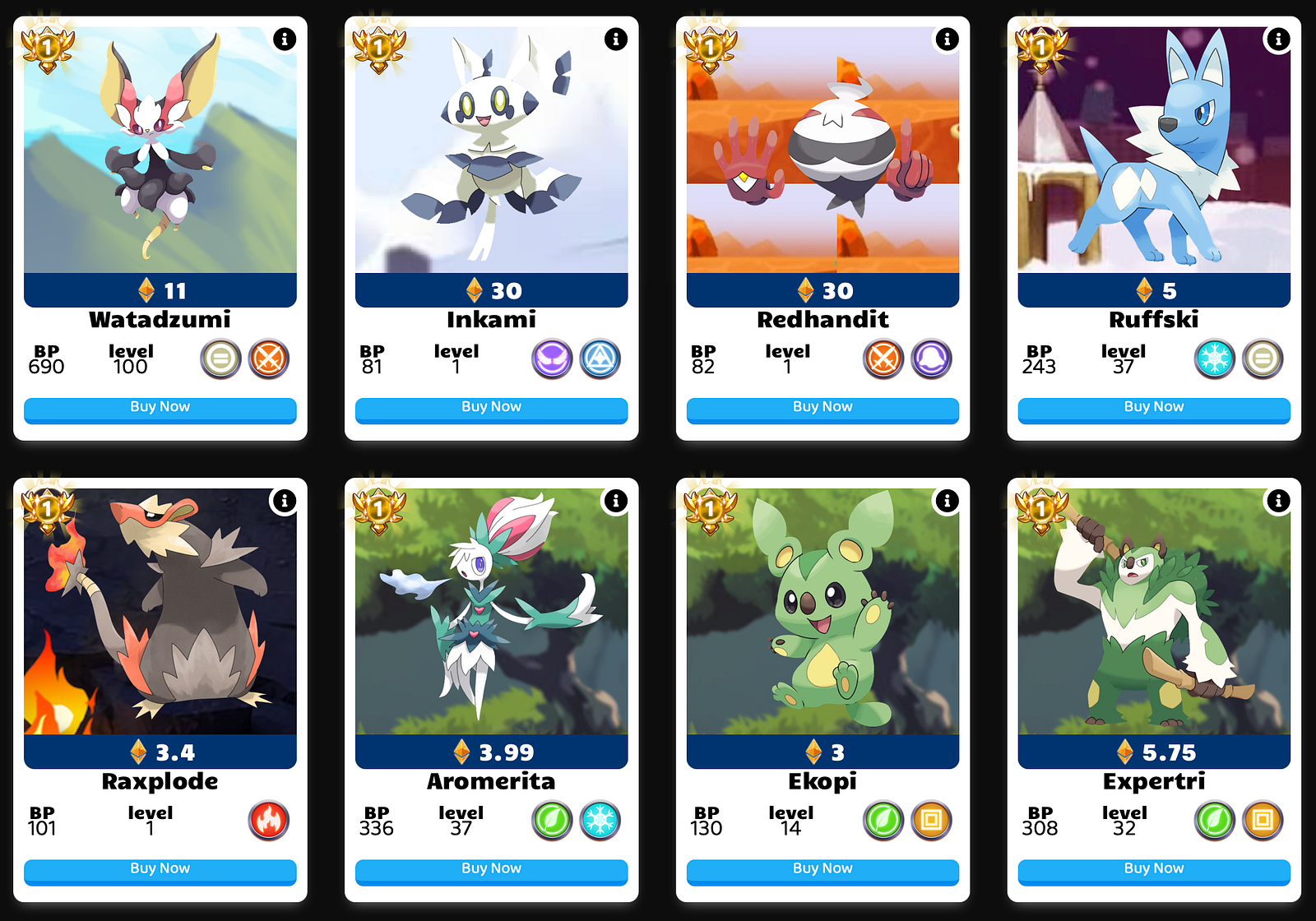This screenshot has height=921, width=1316.
Task: Select the Expertri card artwork
Action: [x=1154, y=611]
